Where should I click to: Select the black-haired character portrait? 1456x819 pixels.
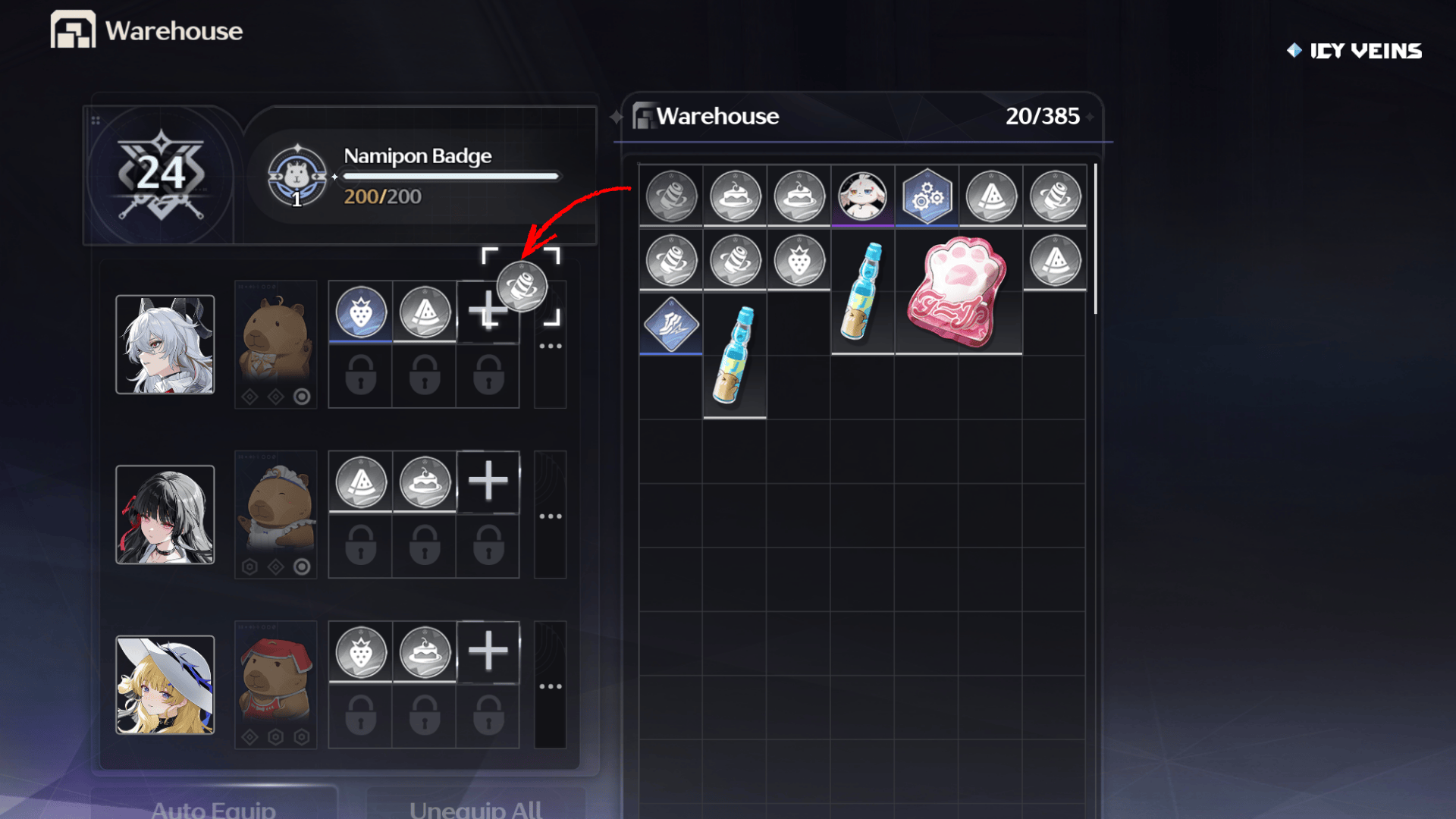pos(165,515)
